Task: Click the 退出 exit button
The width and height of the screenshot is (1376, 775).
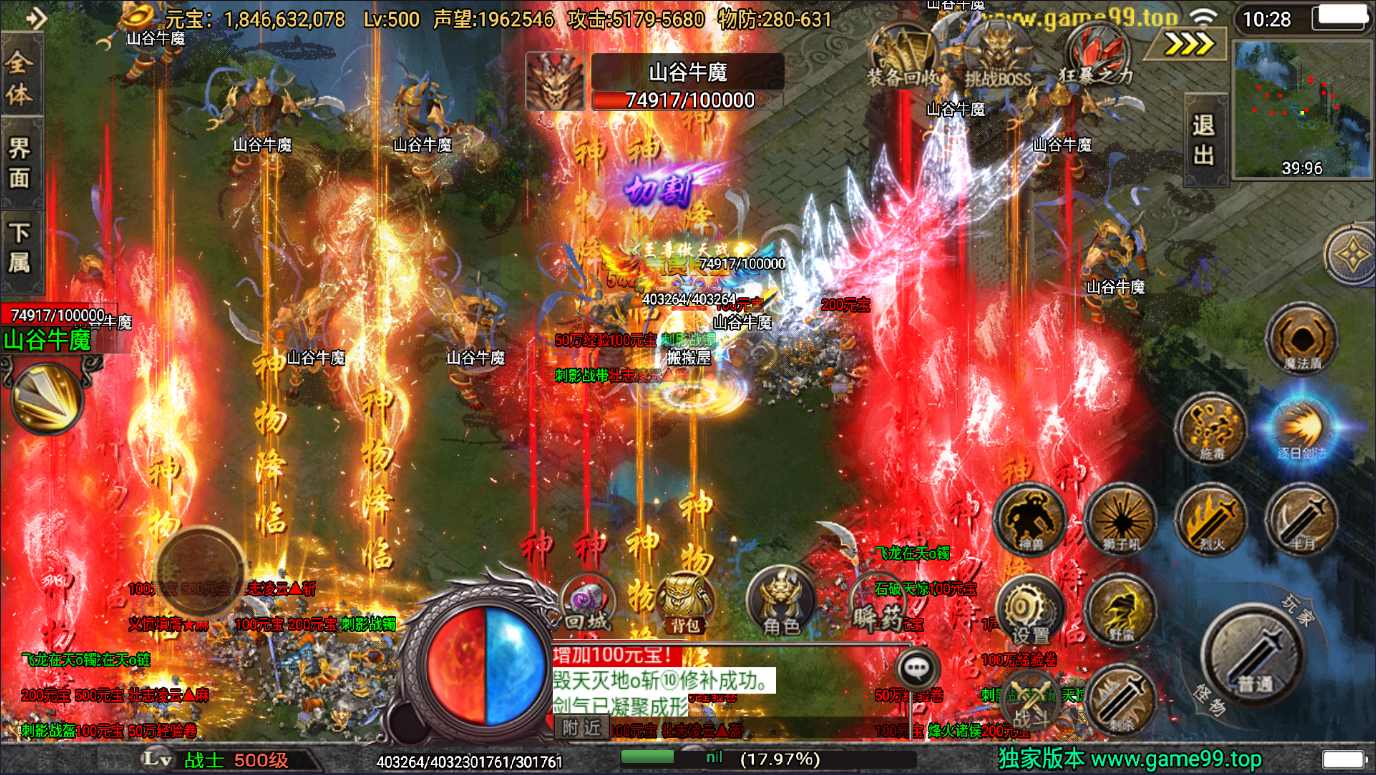Action: [x=1204, y=140]
